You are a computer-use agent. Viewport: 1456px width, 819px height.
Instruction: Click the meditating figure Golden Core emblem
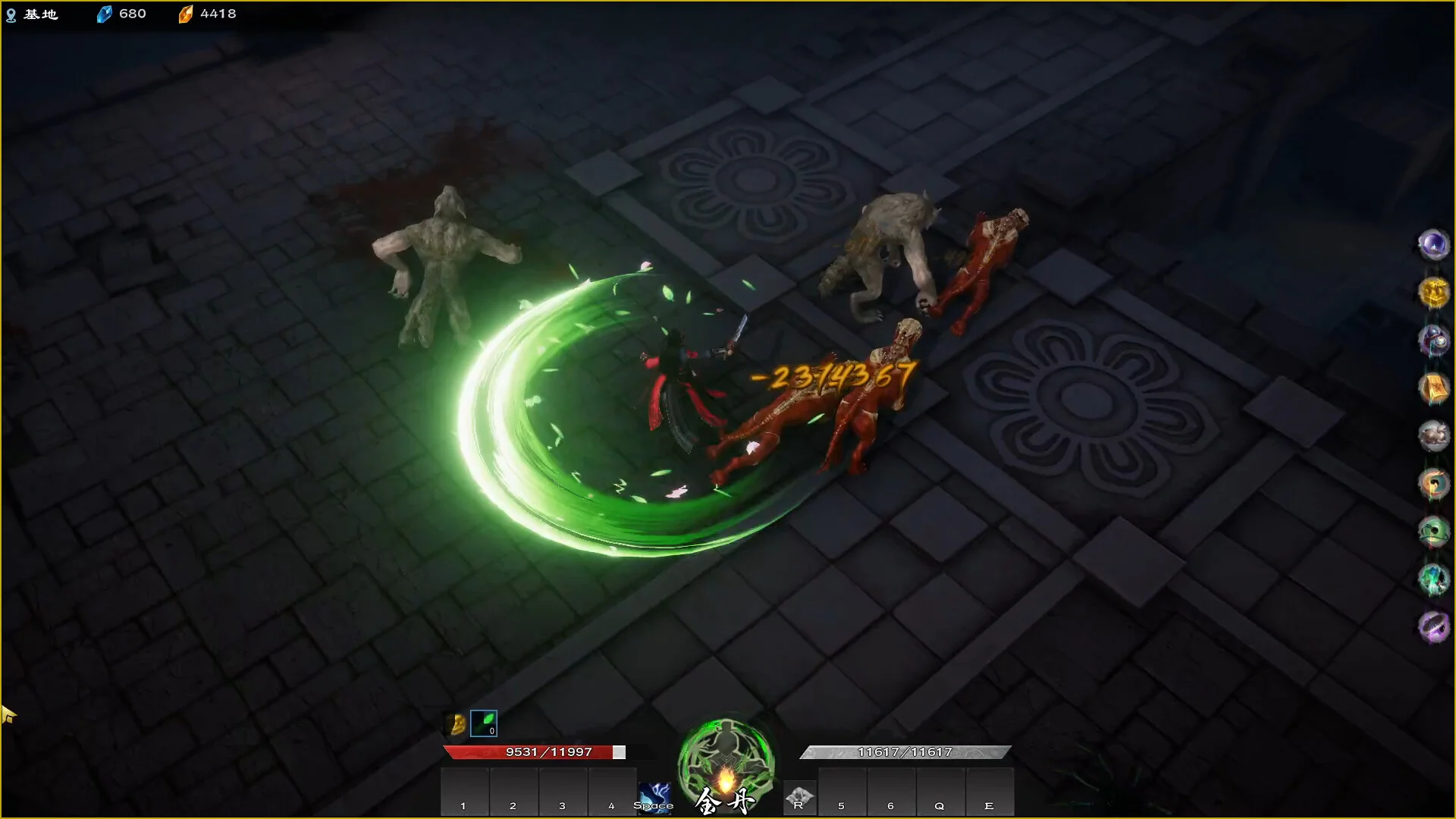click(726, 762)
